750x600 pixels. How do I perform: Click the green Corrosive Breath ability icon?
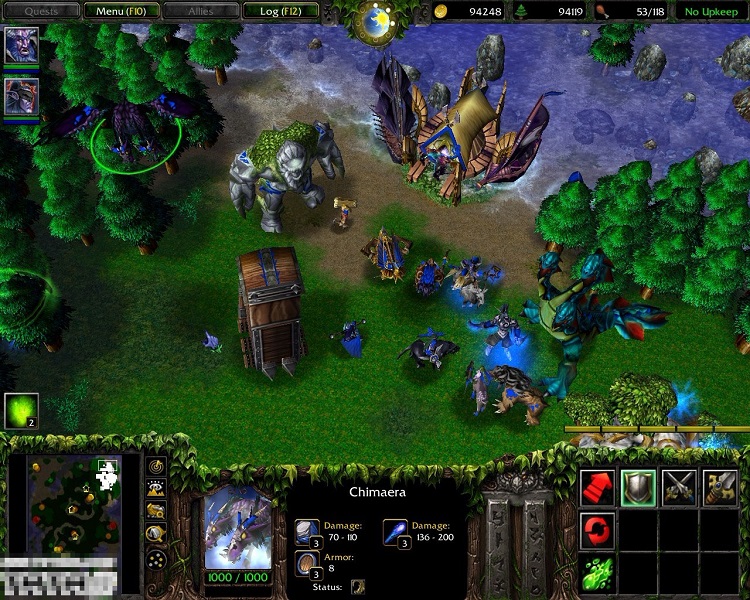[597, 574]
